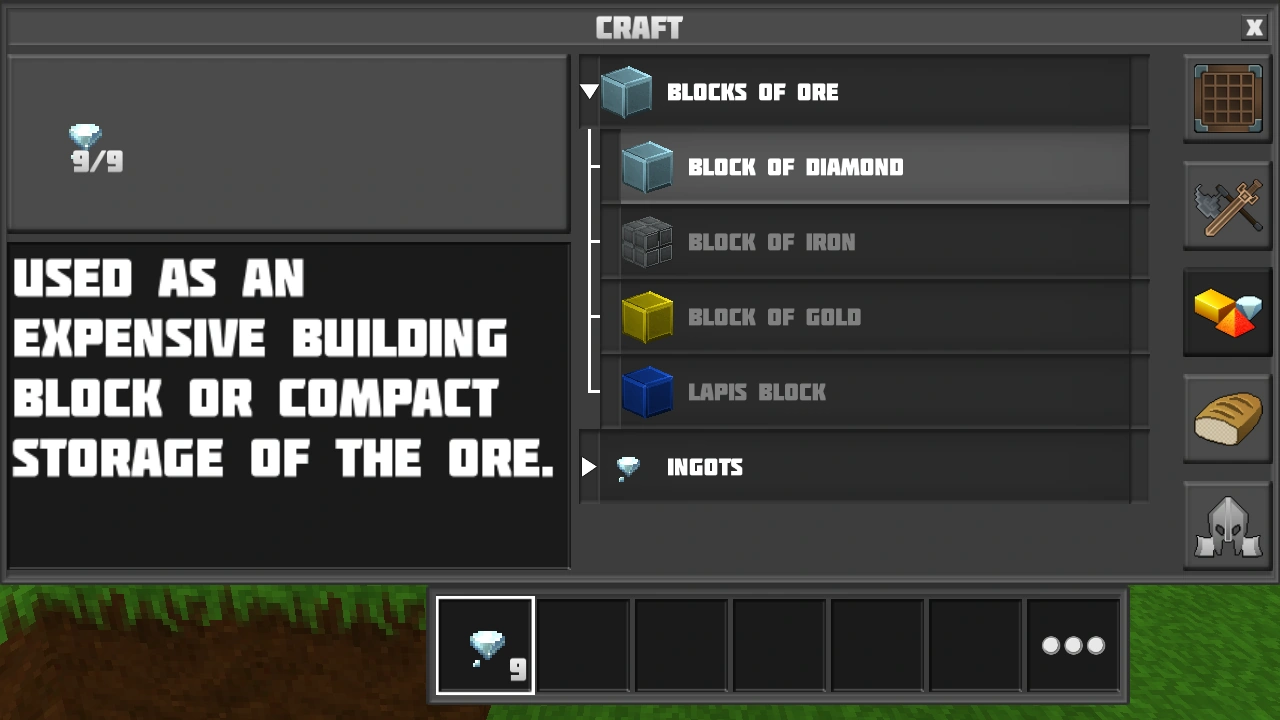Open the crafting grid category
Viewport: 1280px width, 720px height.
pyautogui.click(x=1227, y=99)
